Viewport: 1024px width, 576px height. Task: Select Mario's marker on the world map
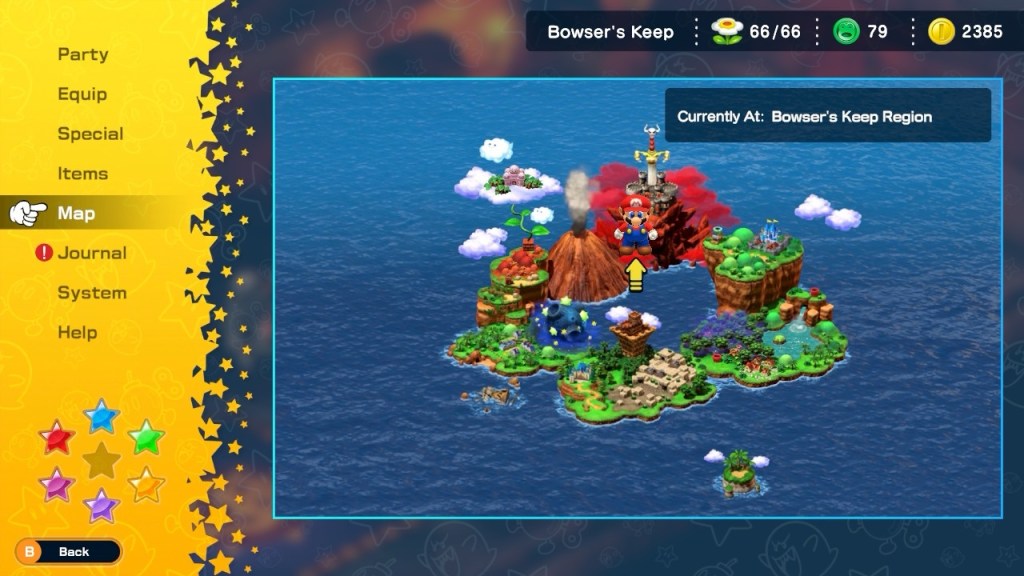pos(635,224)
